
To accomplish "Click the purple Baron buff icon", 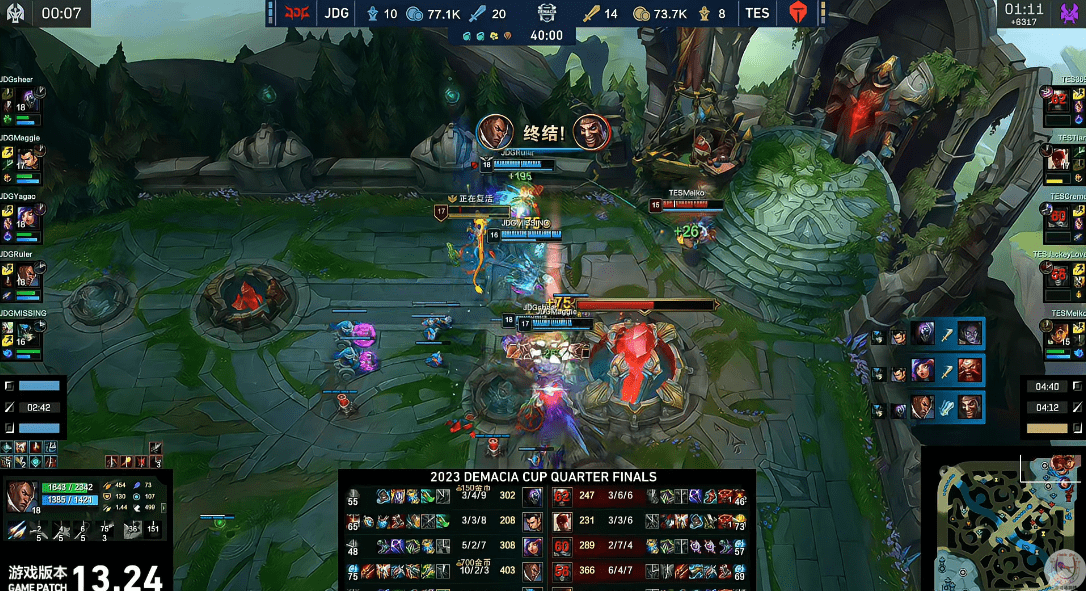I will pos(1069,14).
